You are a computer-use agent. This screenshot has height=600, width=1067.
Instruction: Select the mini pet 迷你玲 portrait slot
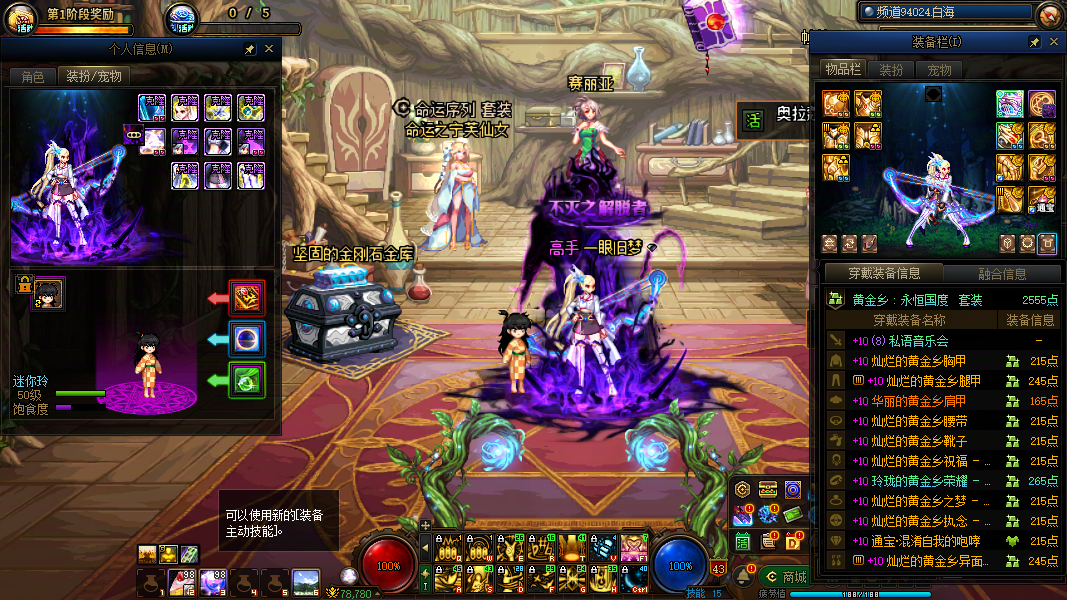[46, 294]
